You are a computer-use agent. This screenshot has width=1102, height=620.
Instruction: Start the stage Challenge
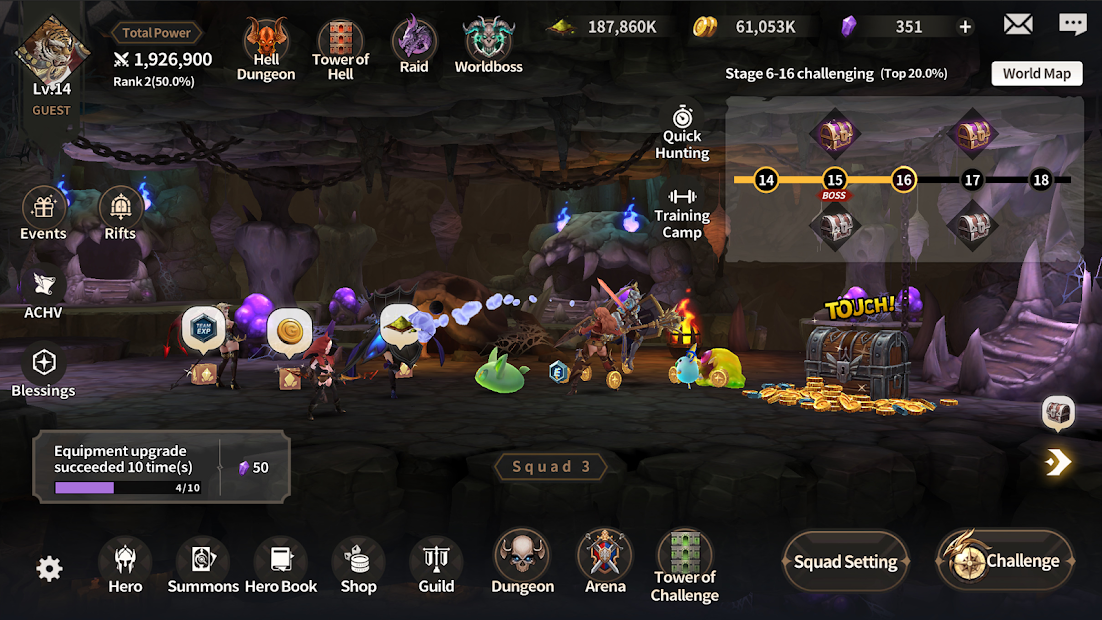(x=1005, y=561)
